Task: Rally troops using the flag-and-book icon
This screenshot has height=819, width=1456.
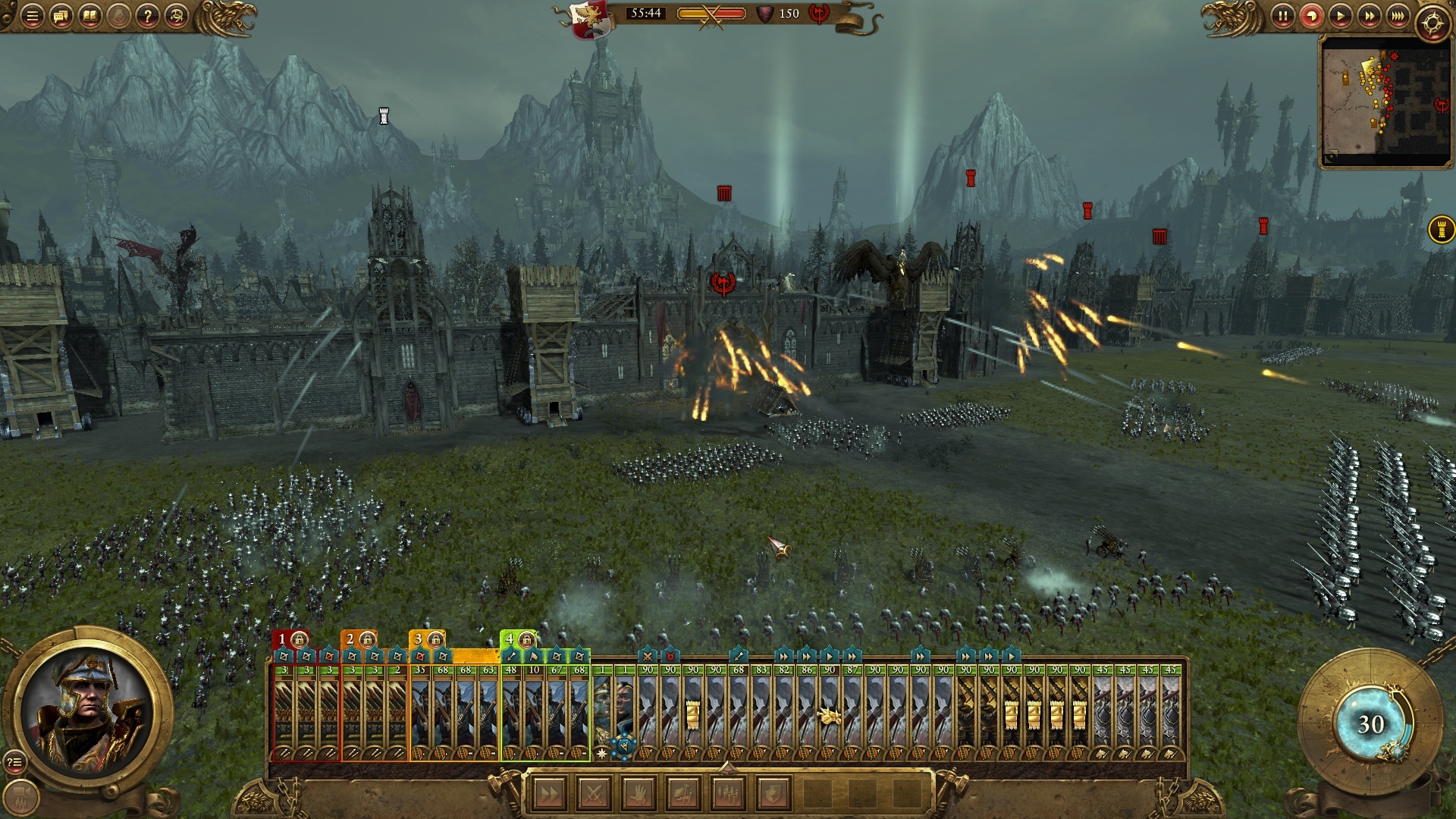Action: click(684, 795)
